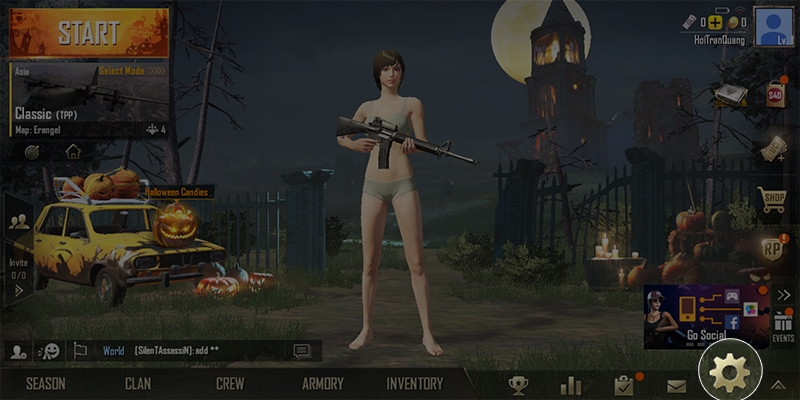
Task: Check the clipboard missions icon
Action: tap(625, 385)
